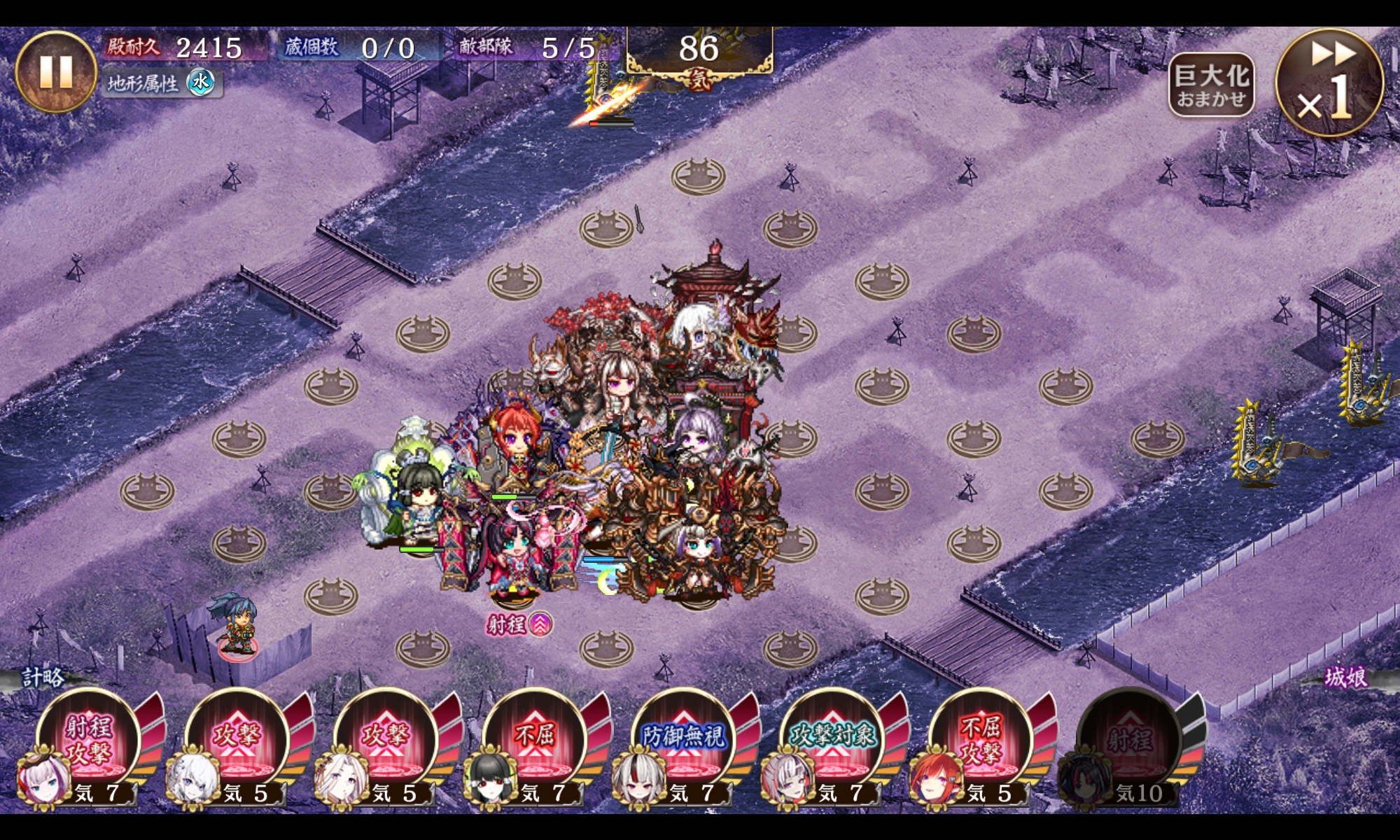
Task: Toggle the 巨大化おまかせ auto-enlarge button
Action: point(1211,85)
